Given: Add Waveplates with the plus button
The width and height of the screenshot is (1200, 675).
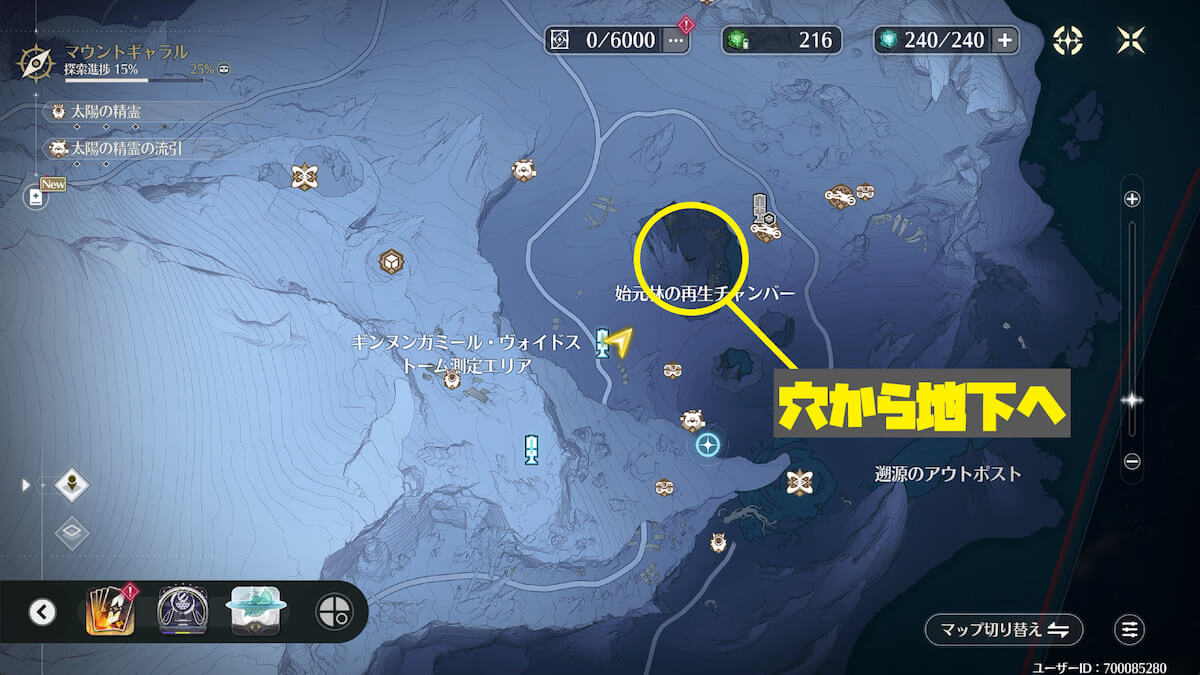Looking at the screenshot, I should point(1005,40).
